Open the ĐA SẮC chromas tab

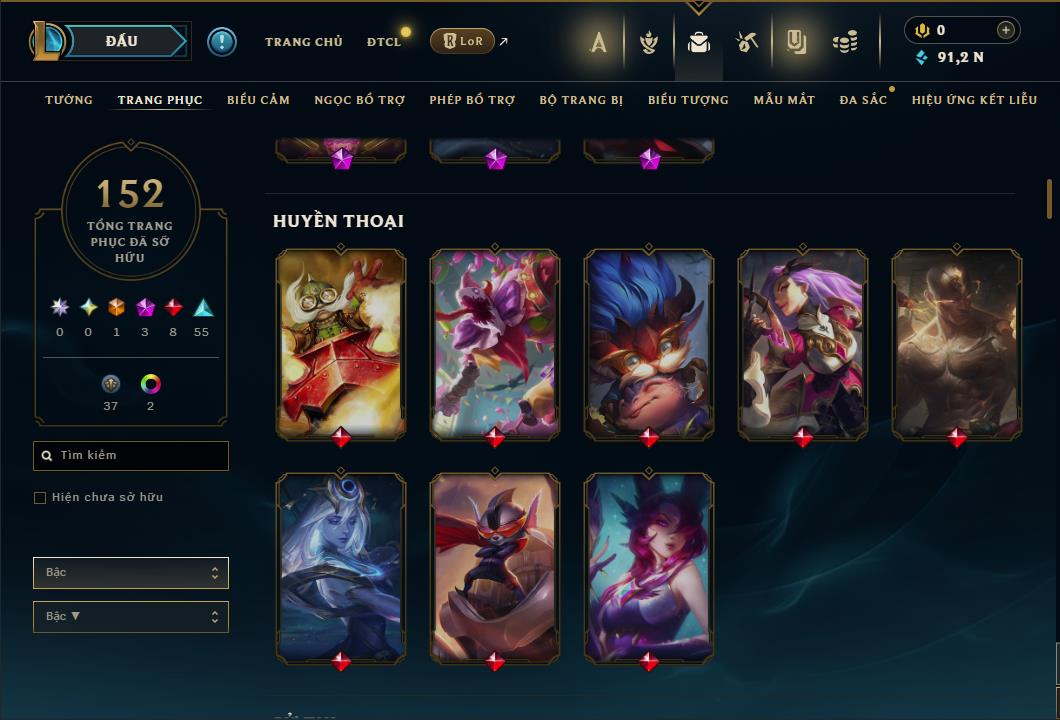tap(863, 100)
